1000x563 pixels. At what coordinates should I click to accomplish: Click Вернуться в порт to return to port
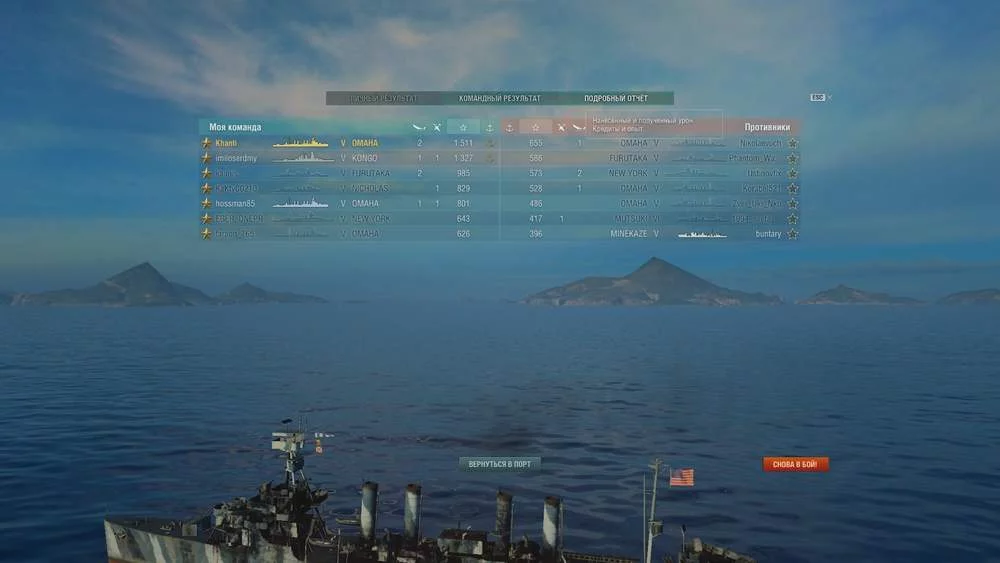500,464
